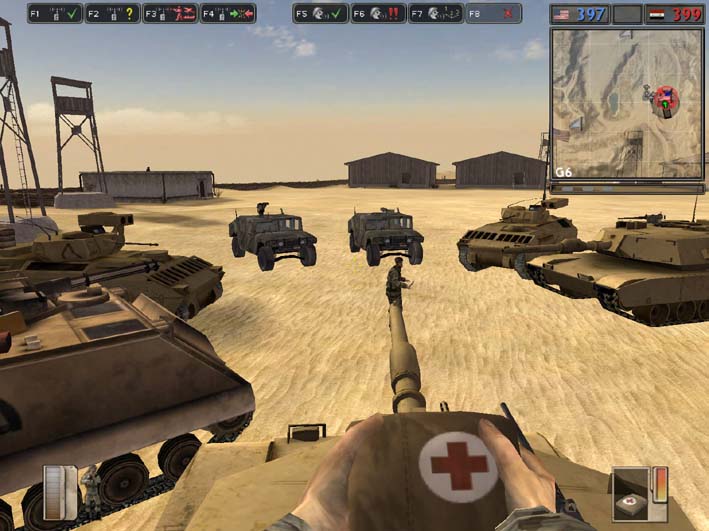Choose the F4 green and red arrows command

point(227,14)
